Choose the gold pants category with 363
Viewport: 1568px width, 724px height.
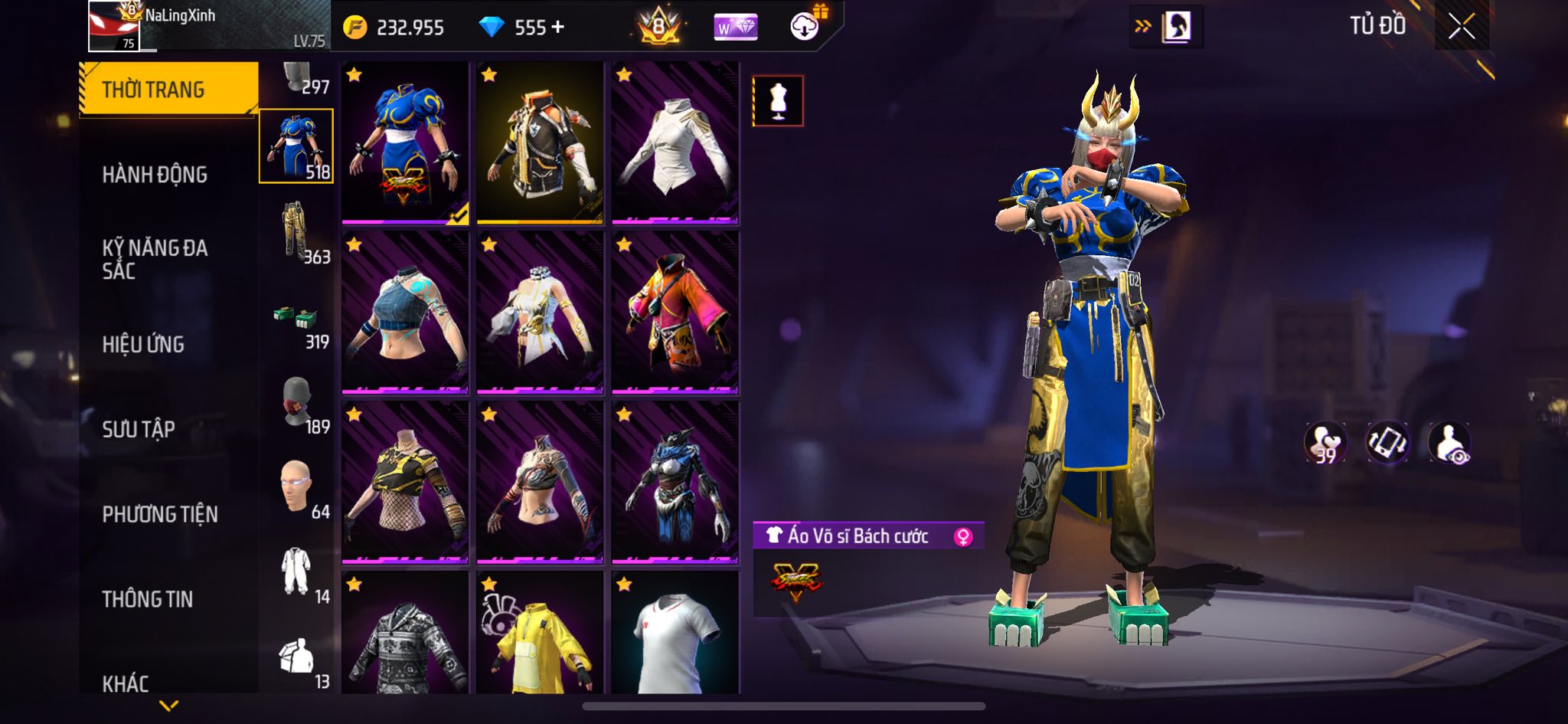click(297, 231)
